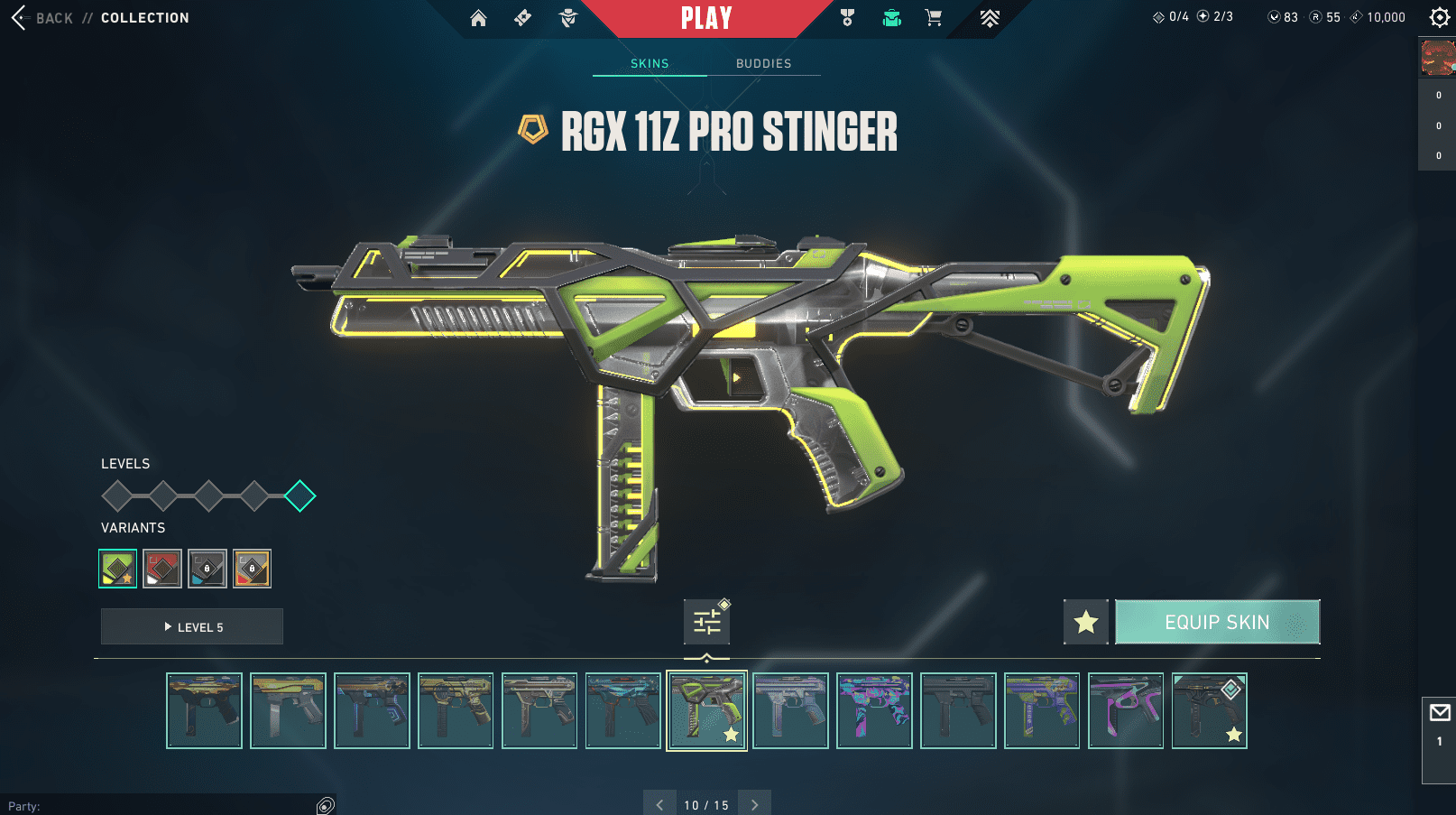Select the highlighted level 5 diamond
Viewport: 1456px width, 815px height.
pyautogui.click(x=299, y=495)
